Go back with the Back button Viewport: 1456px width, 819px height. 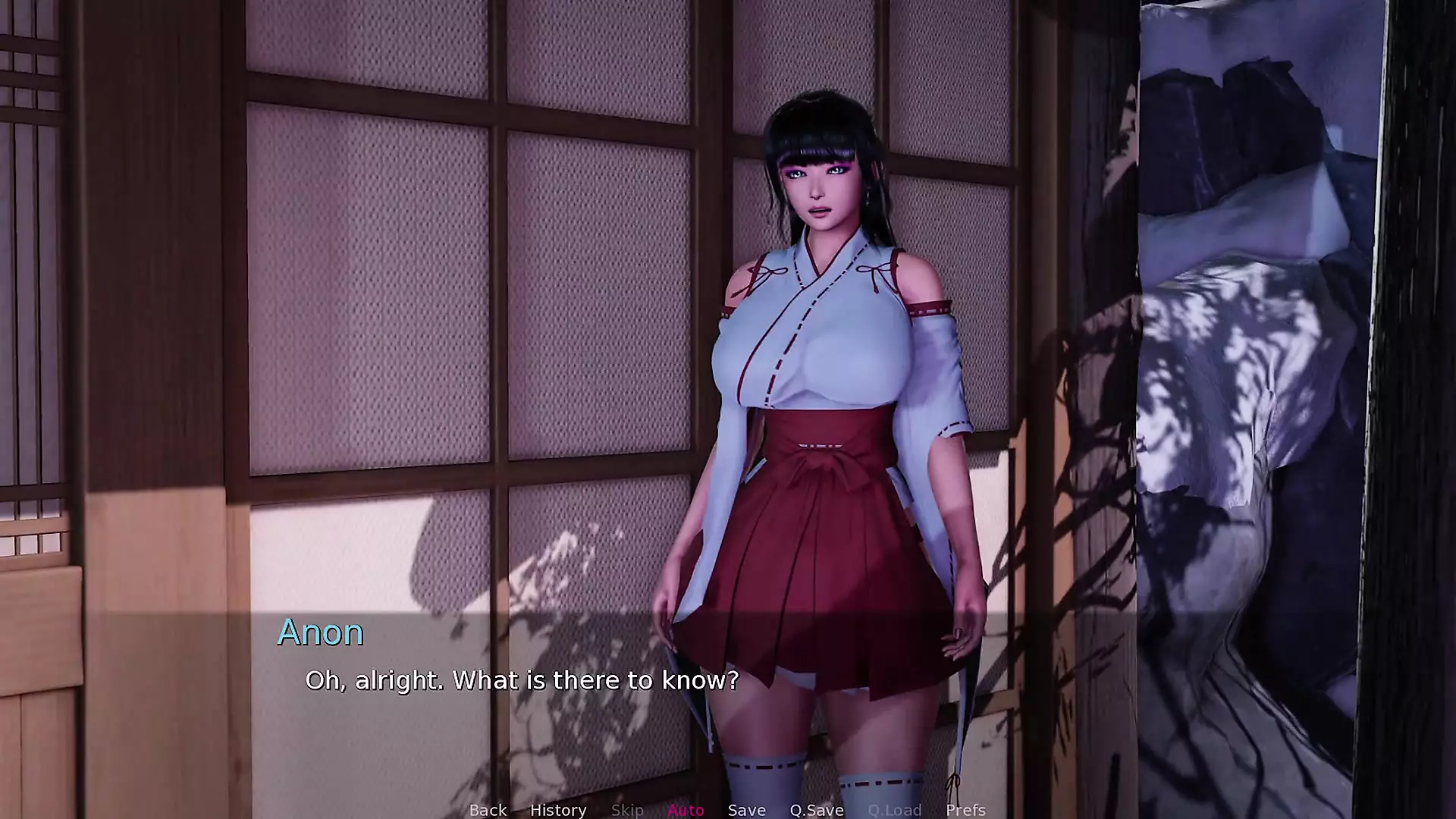click(x=488, y=810)
